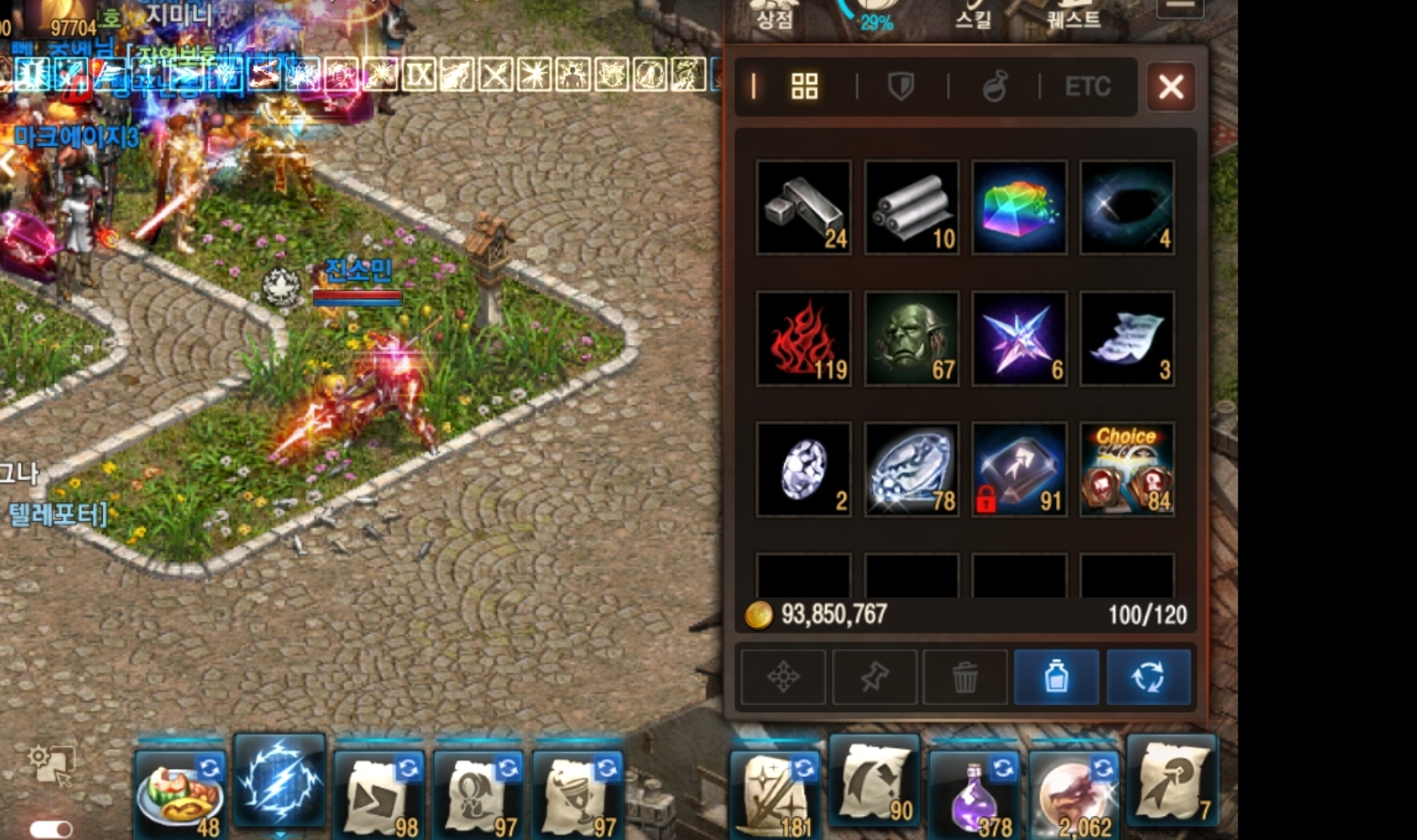Select the pin item icon in inventory footer
The height and width of the screenshot is (840, 1417).
[x=874, y=677]
